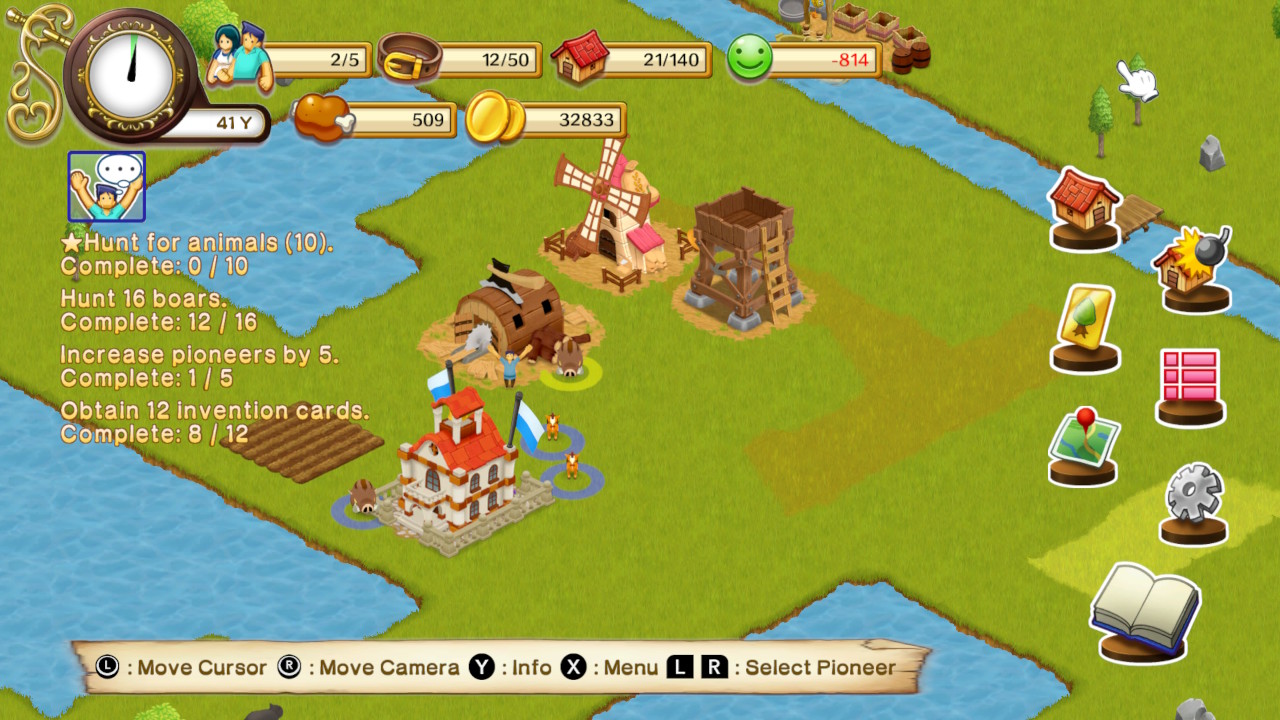Select the Increase pioneers by 5 quest

coord(199,366)
